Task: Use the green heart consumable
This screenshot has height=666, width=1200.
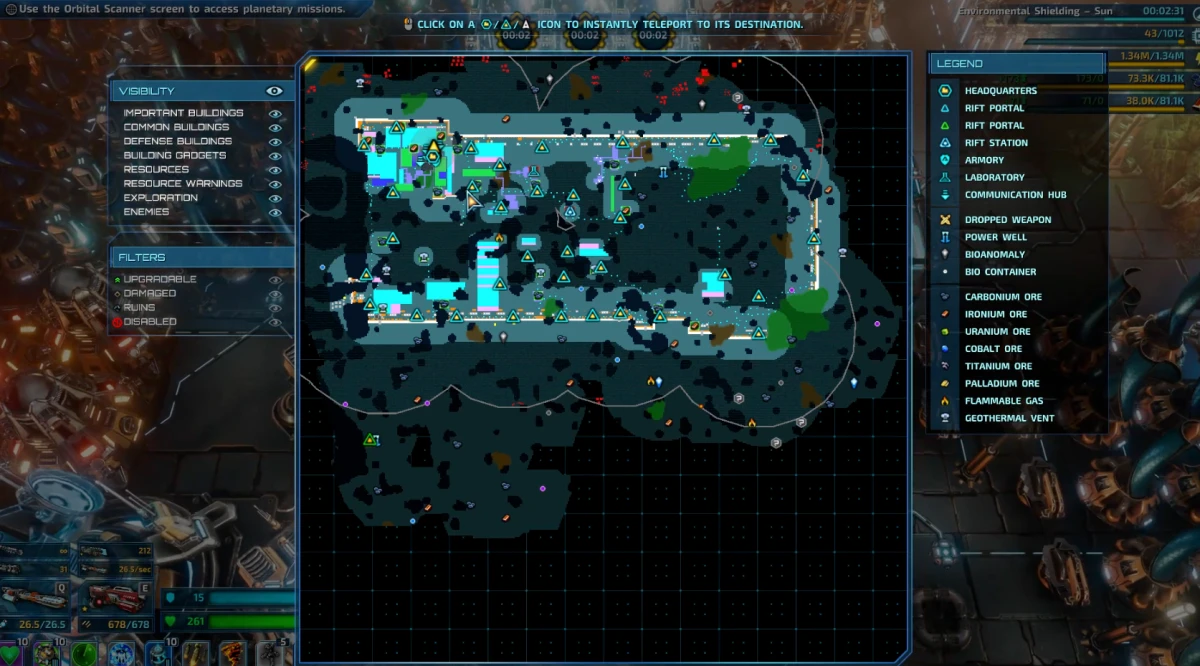Action: pos(10,654)
